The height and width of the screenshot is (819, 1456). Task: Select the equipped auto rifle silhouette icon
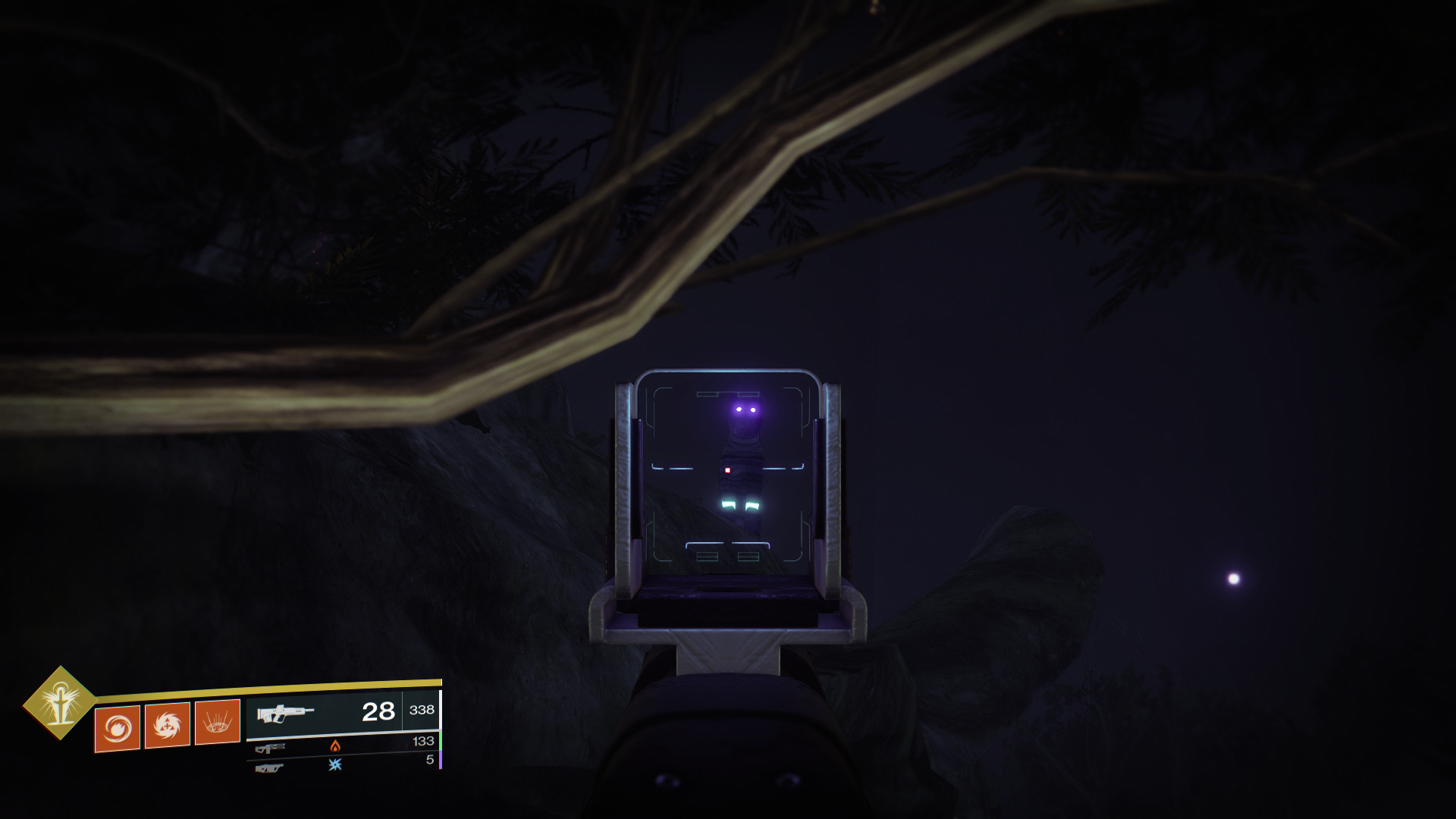pyautogui.click(x=284, y=713)
